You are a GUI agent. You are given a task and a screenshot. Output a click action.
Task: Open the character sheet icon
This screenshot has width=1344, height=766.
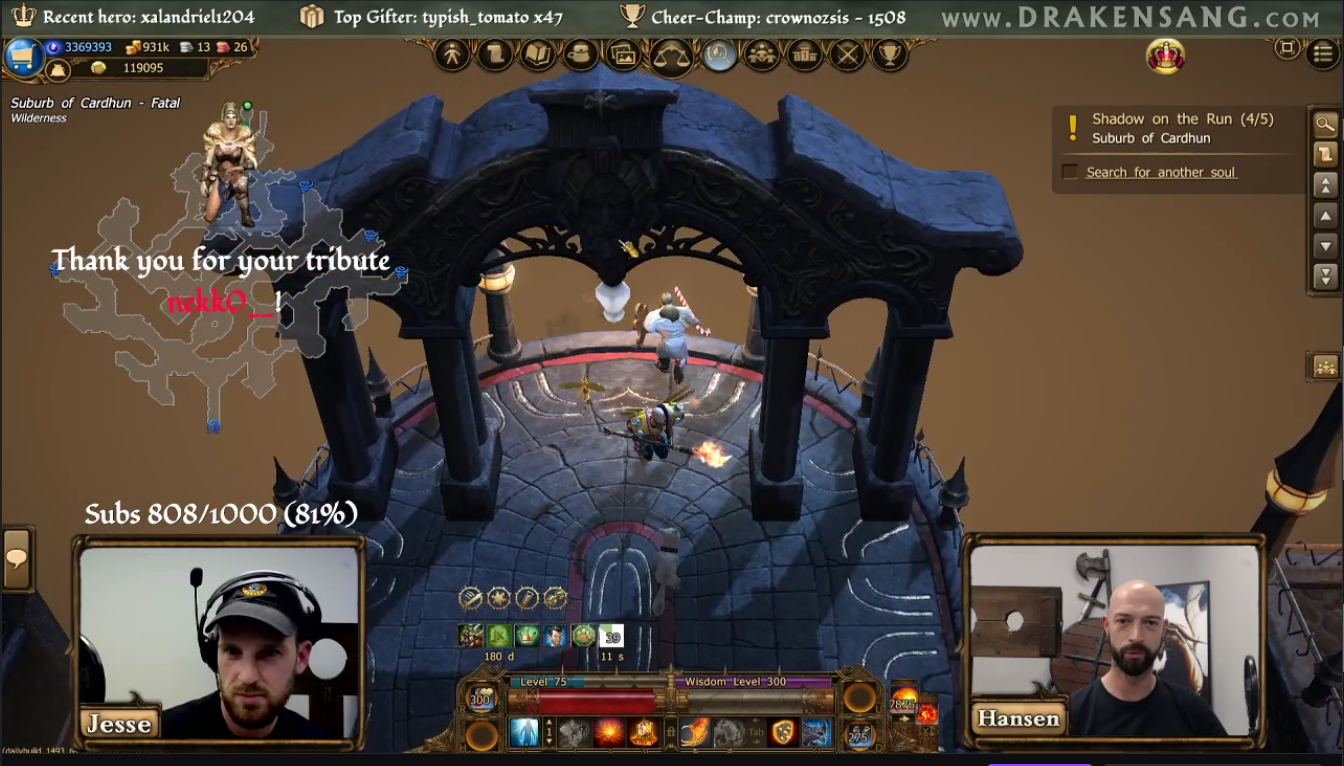click(x=452, y=54)
